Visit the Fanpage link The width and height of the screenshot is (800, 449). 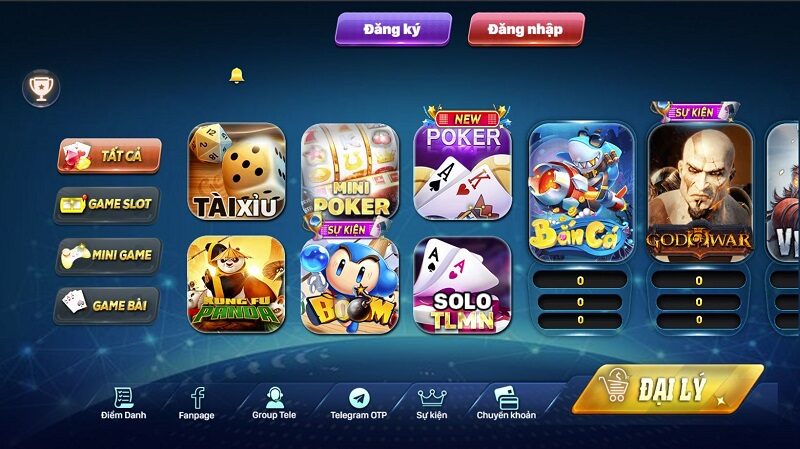click(x=197, y=403)
